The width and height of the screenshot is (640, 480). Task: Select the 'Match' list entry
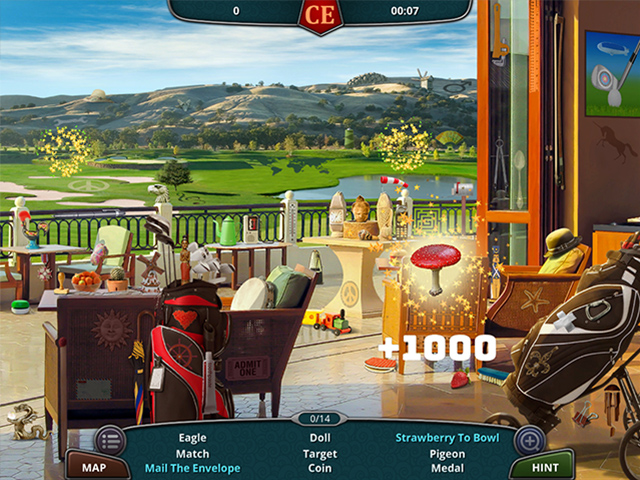[193, 453]
